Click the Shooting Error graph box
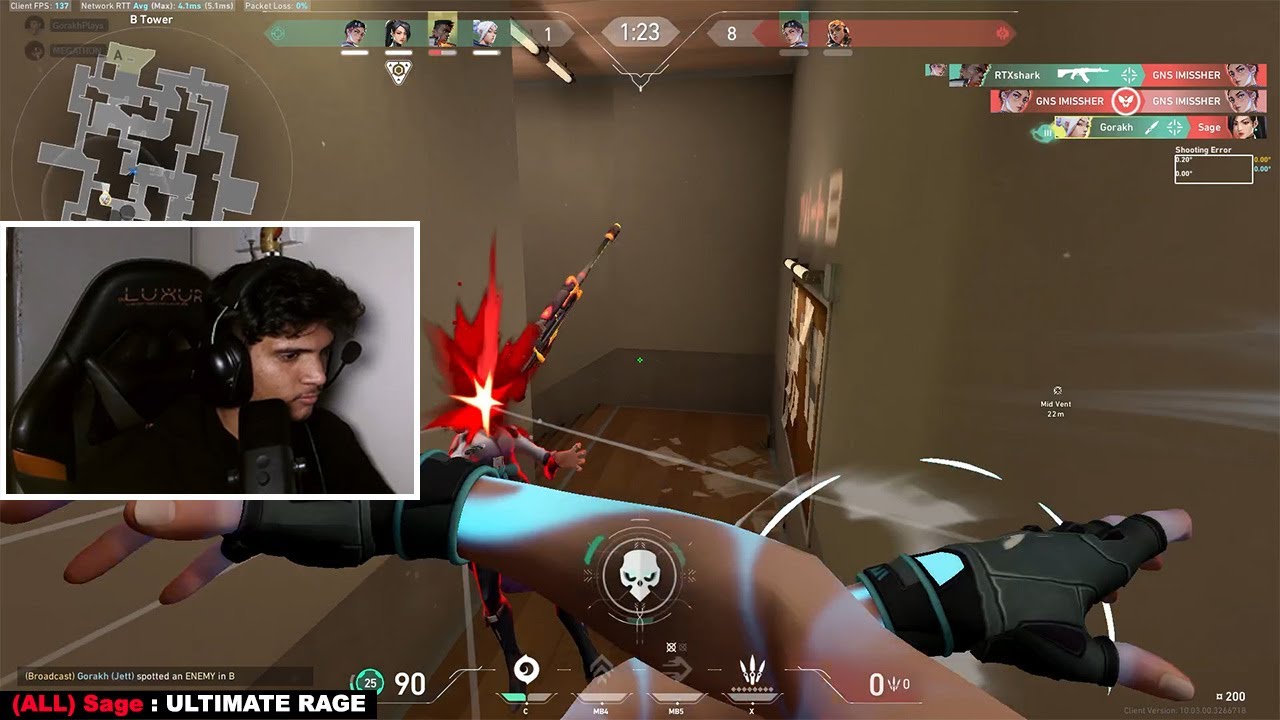This screenshot has width=1280, height=720. click(1213, 169)
